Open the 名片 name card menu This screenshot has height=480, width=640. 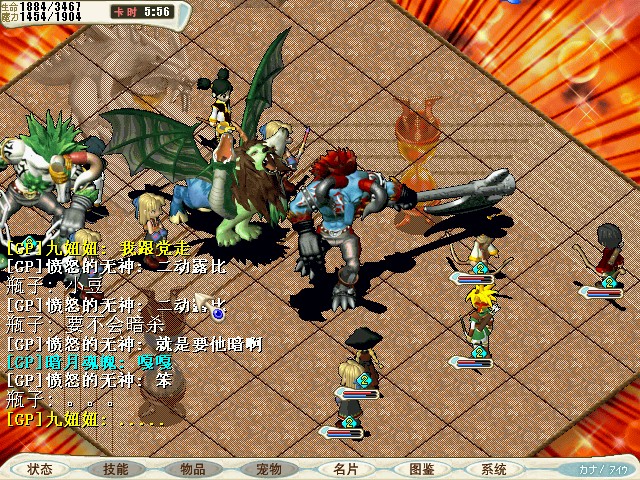(x=344, y=469)
